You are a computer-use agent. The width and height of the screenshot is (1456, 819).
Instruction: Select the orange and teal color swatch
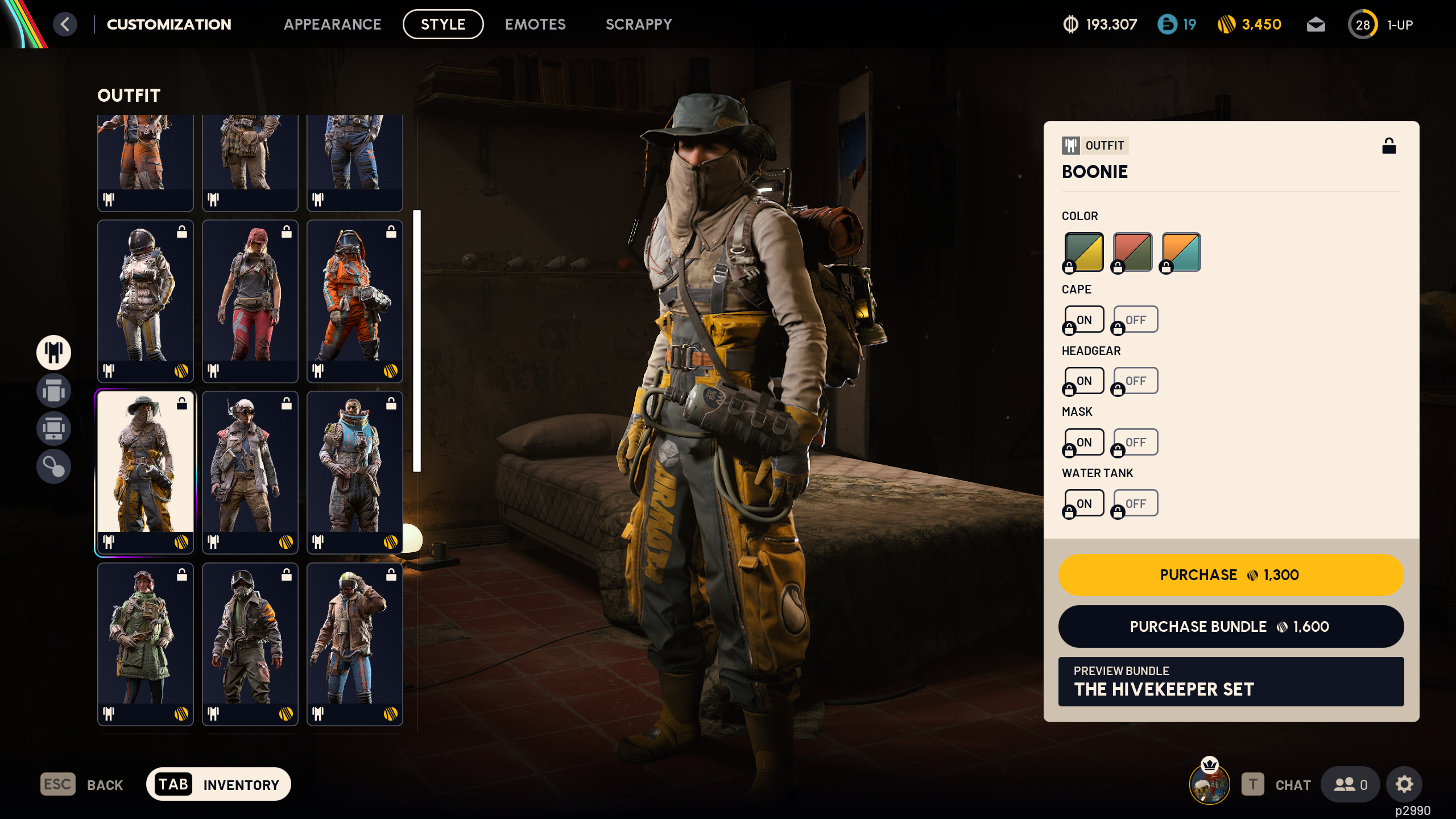point(1180,251)
